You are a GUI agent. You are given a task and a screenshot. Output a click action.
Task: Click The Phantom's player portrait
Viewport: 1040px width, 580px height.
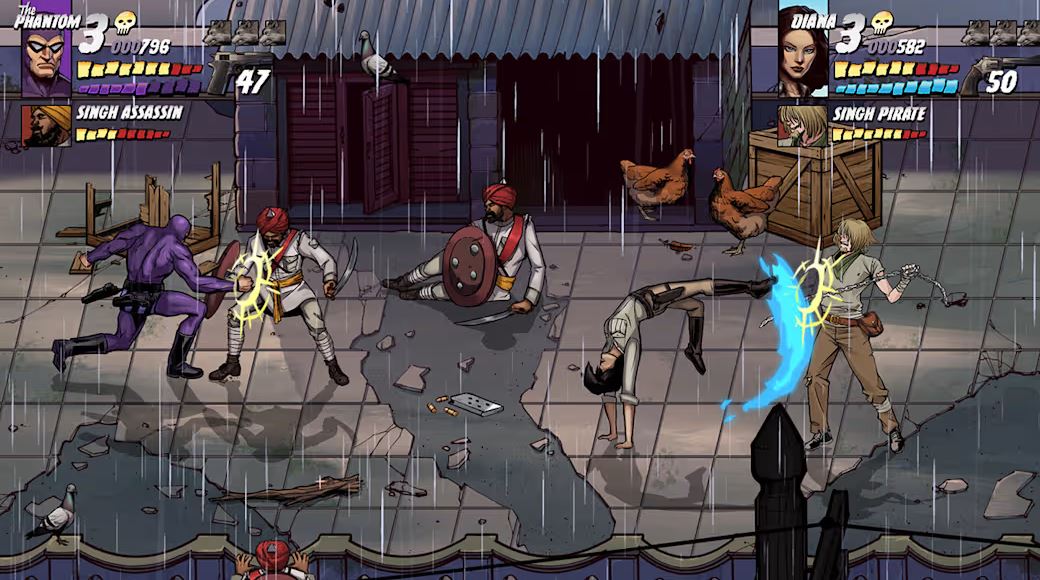tap(46, 62)
